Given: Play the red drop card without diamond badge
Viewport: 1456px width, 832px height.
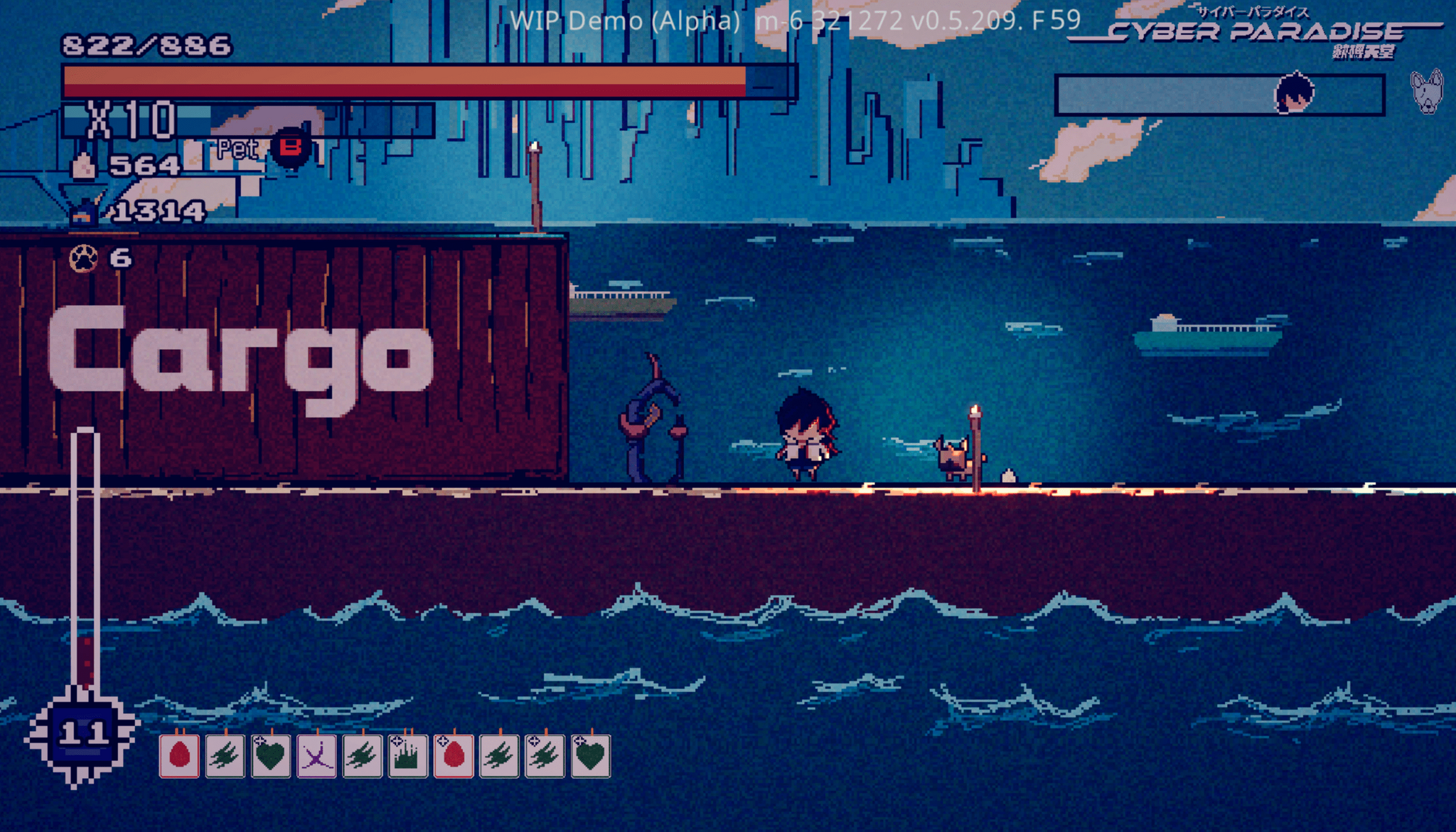Looking at the screenshot, I should pyautogui.click(x=179, y=756).
